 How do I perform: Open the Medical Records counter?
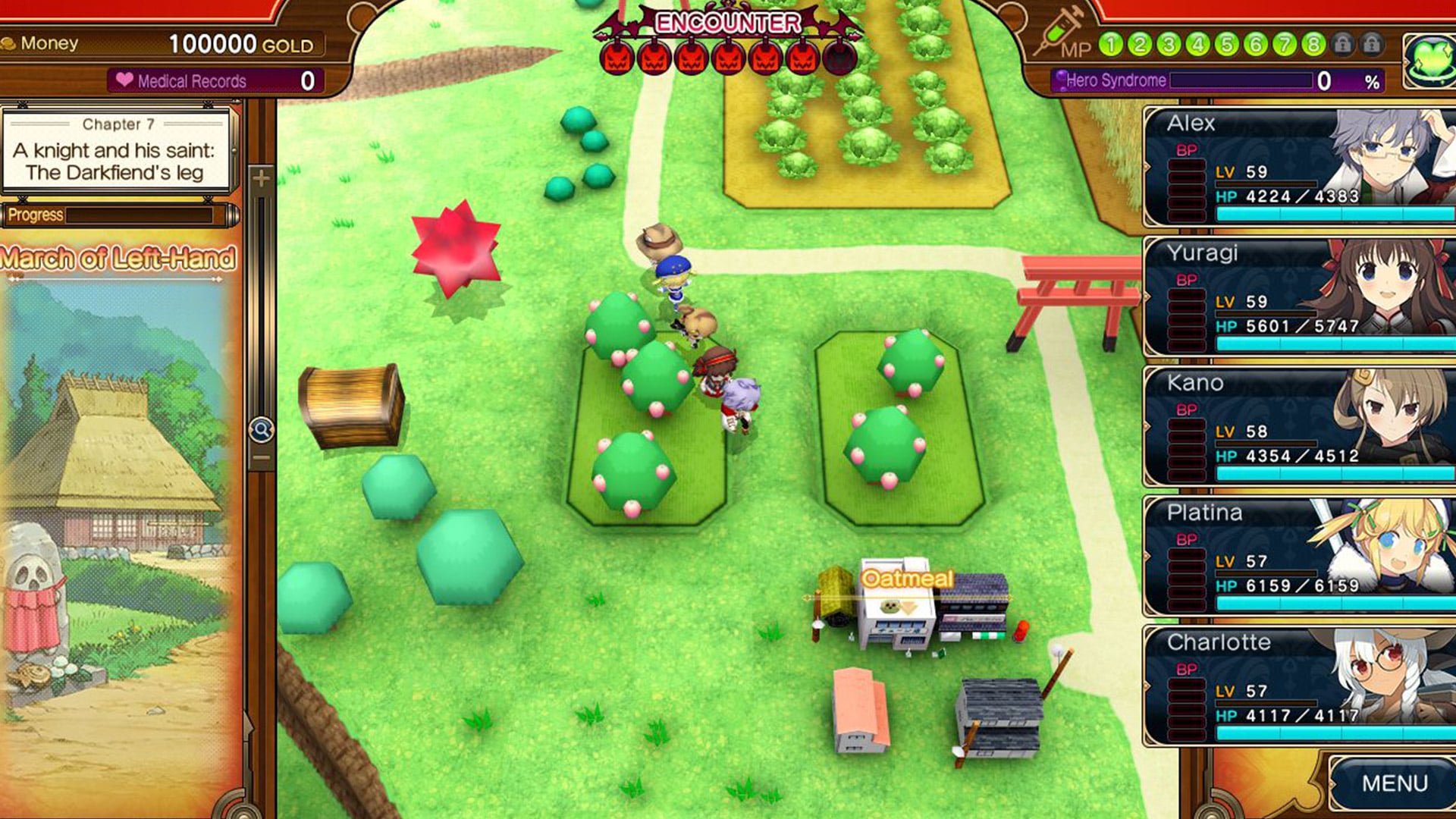[x=216, y=80]
